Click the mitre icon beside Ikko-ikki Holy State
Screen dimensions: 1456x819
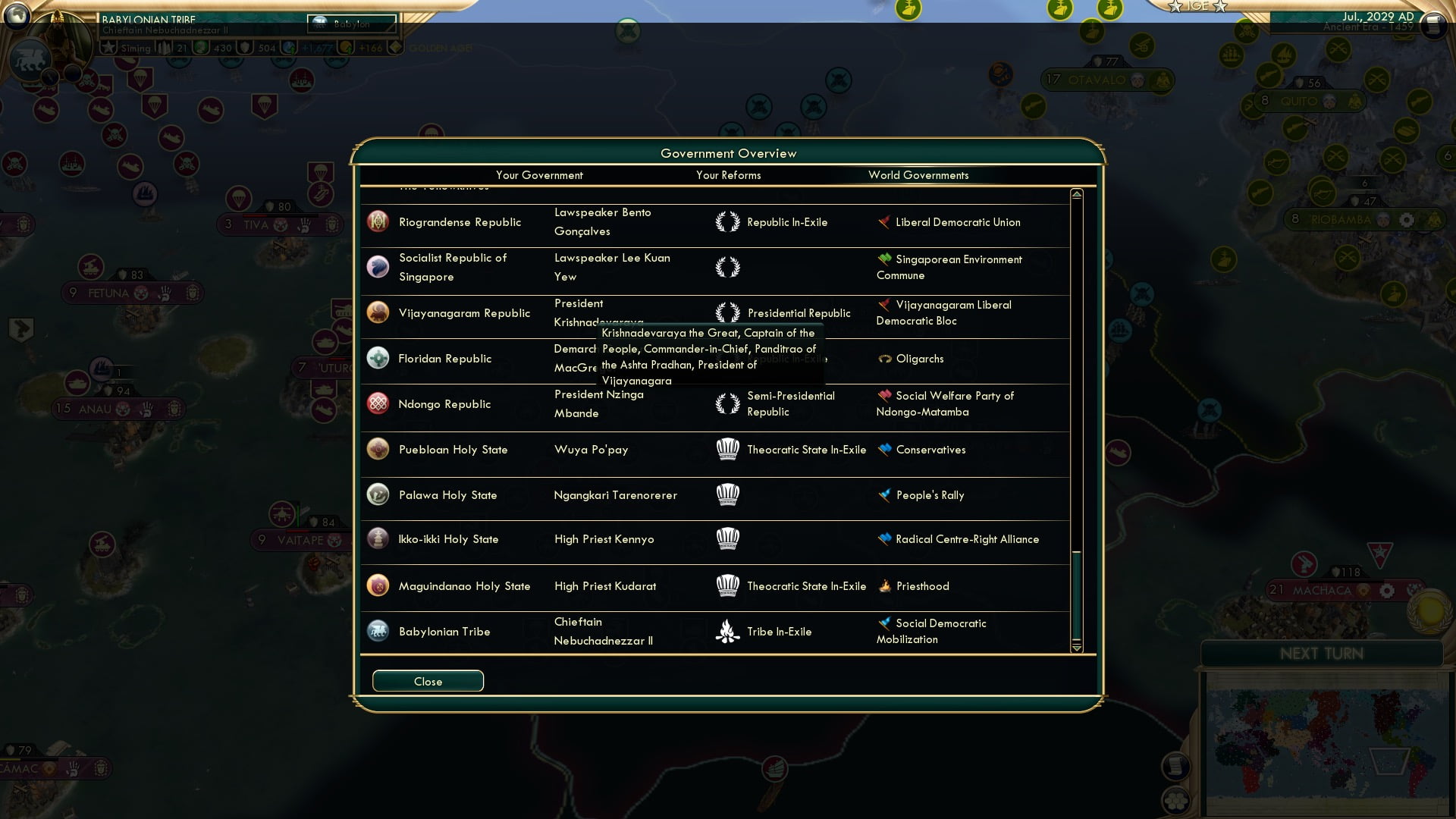tap(729, 539)
